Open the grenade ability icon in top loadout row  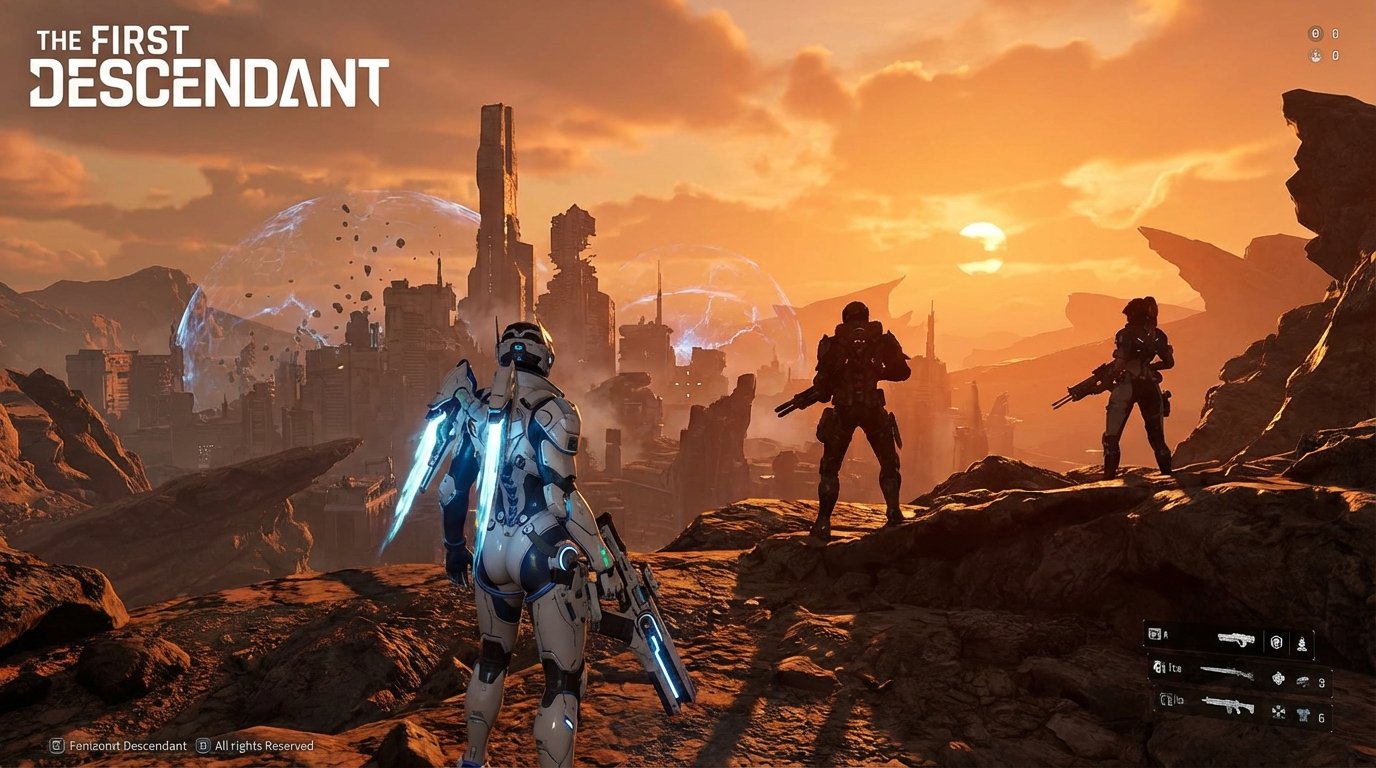point(1302,644)
